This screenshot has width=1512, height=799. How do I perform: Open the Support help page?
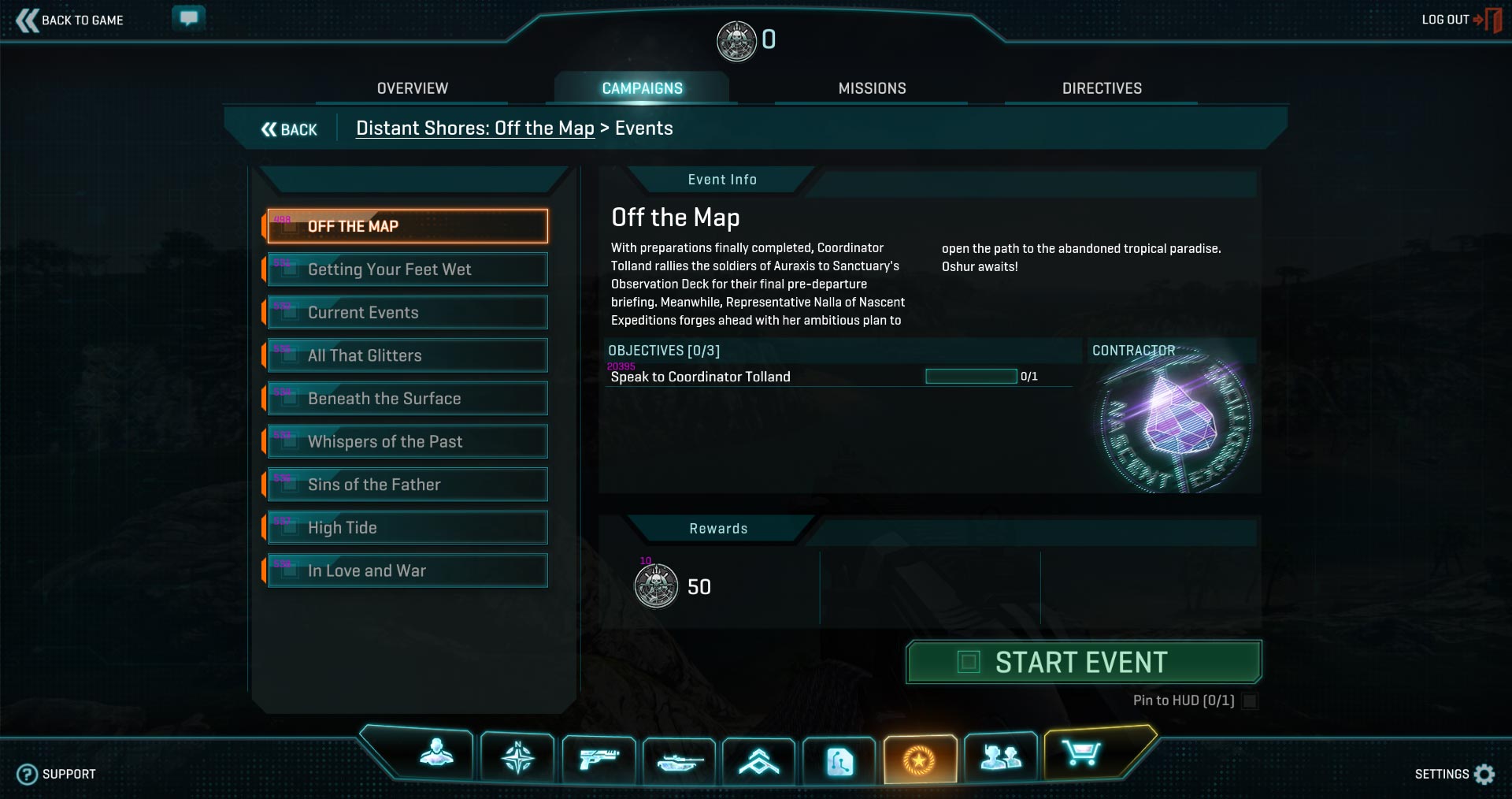57,774
